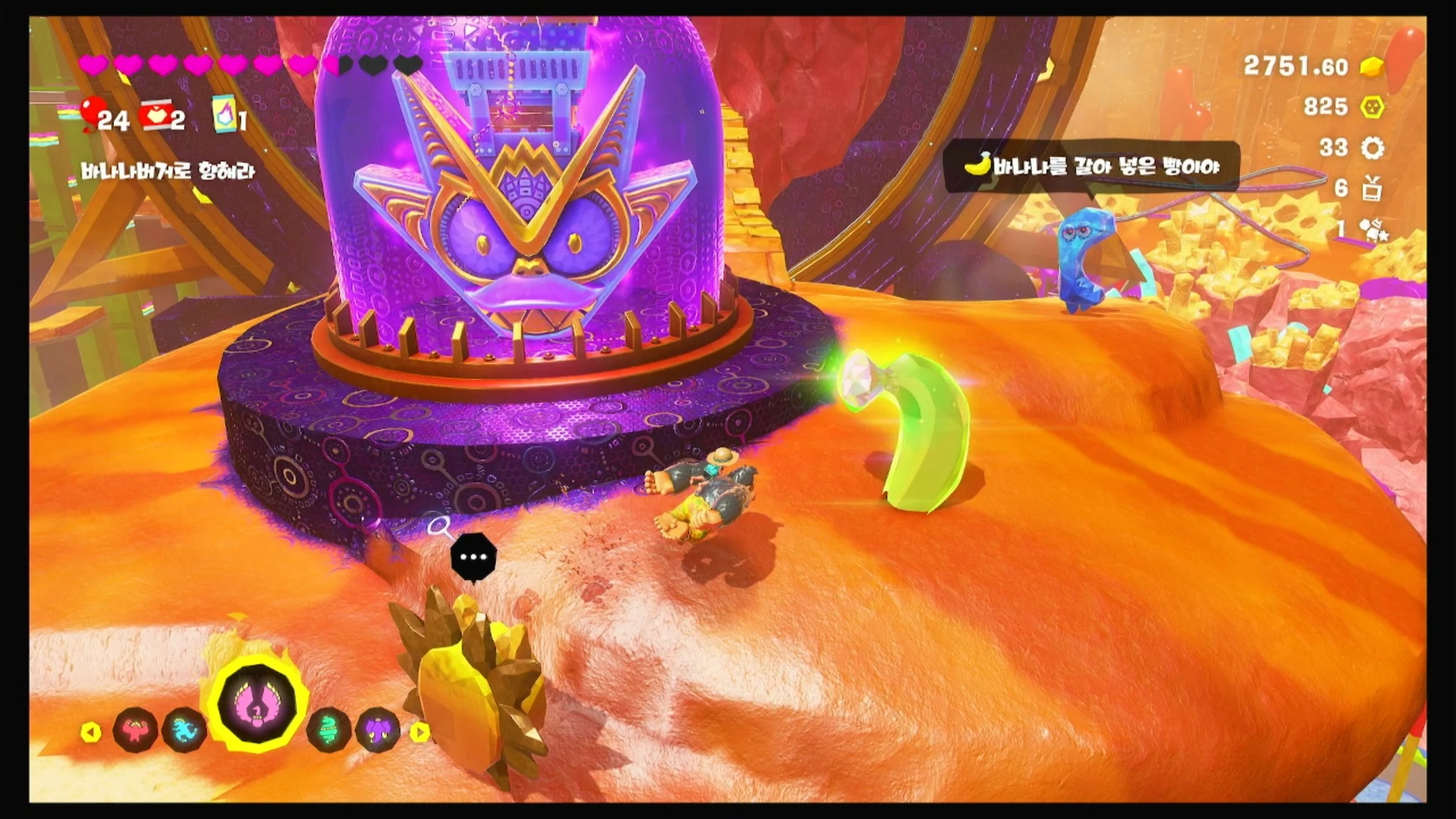Select the red Kong Bananza icon

135,730
